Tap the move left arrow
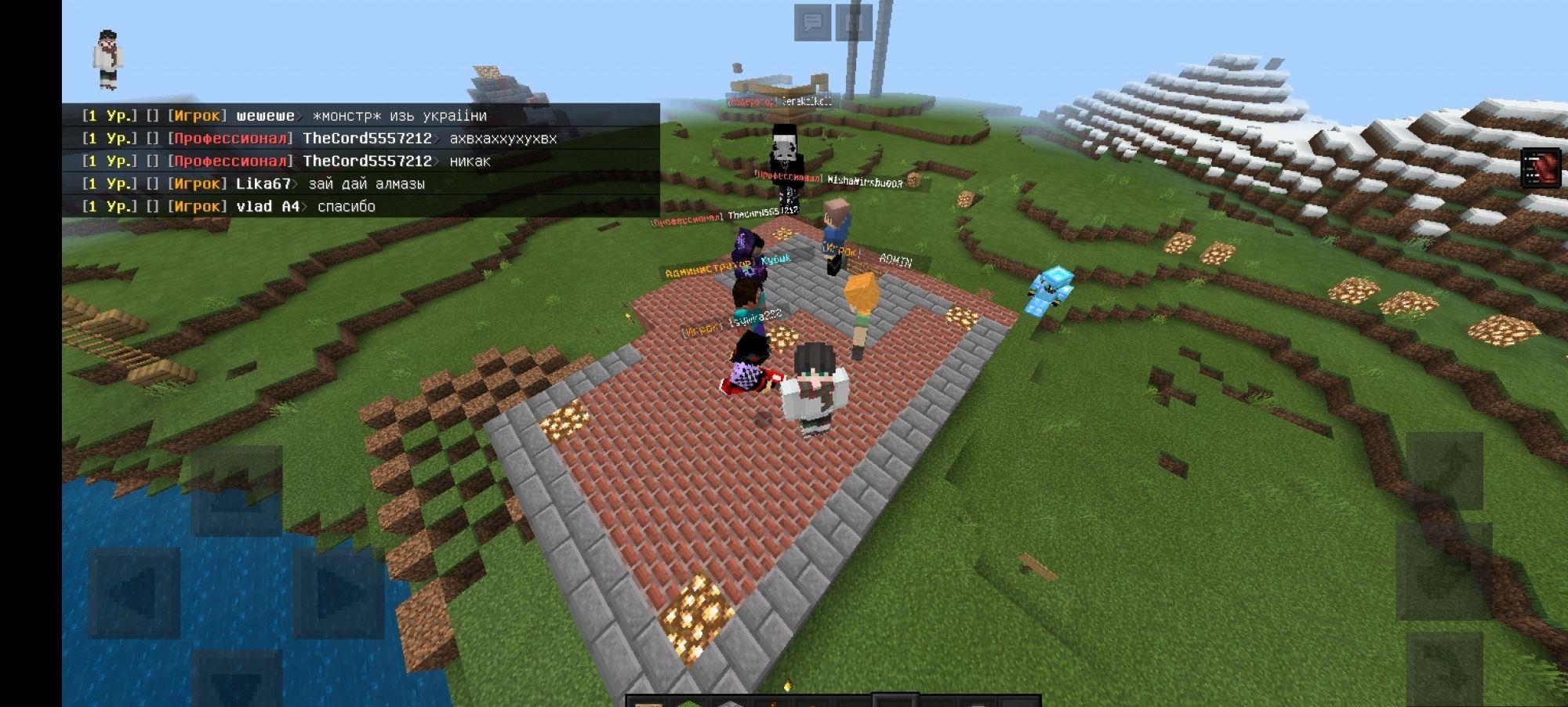The image size is (1568, 707). click(134, 593)
